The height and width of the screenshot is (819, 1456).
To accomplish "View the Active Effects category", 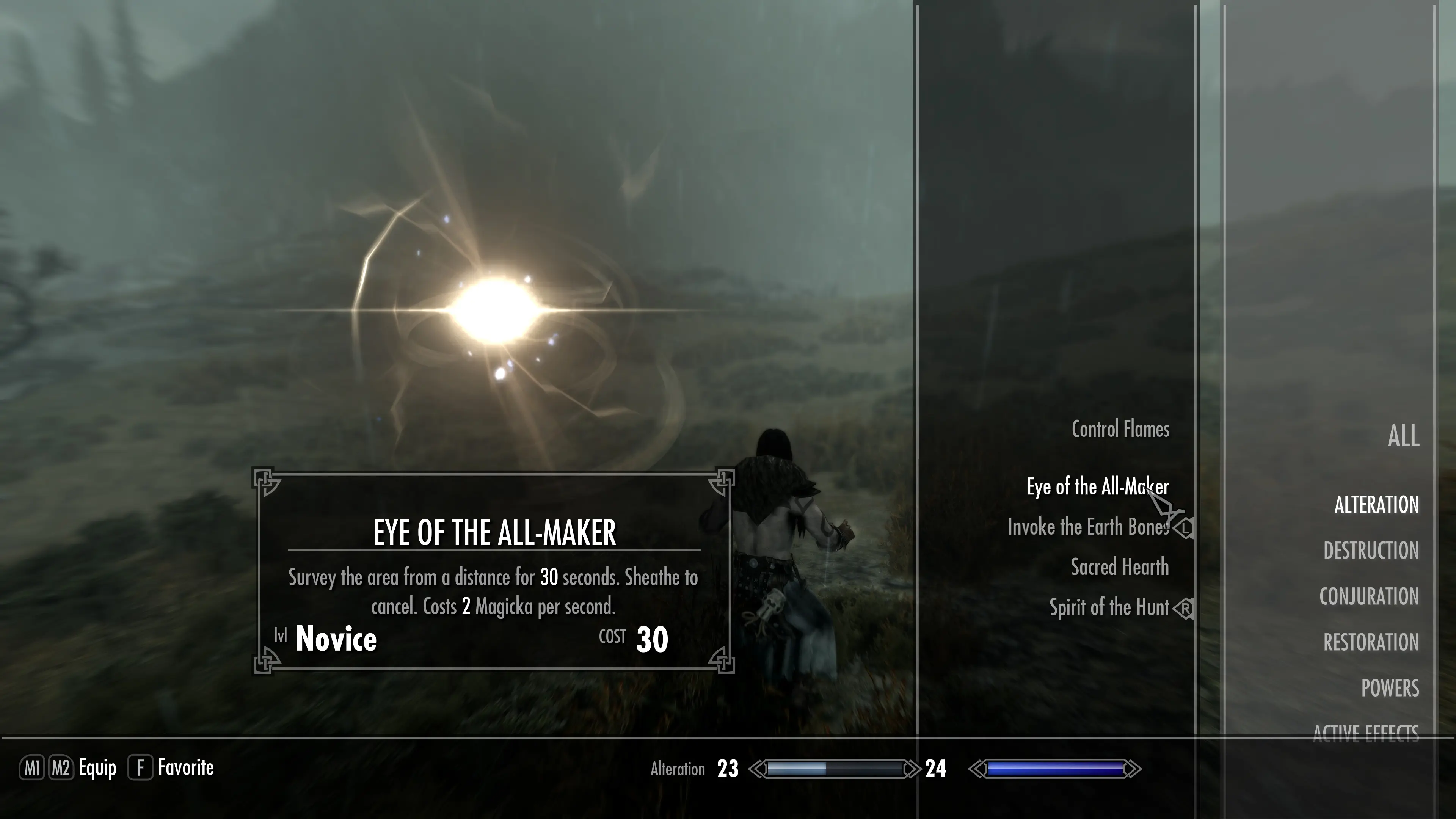I will pyautogui.click(x=1365, y=732).
